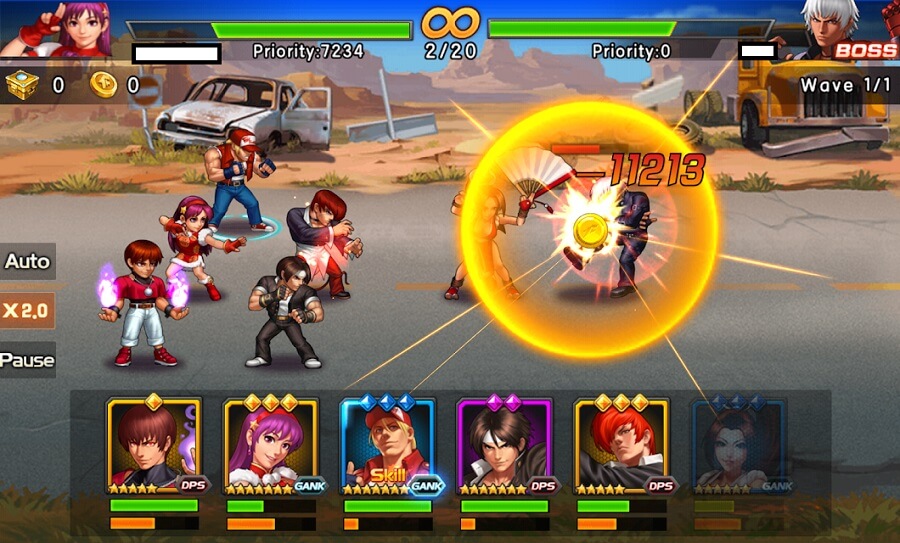Change battle speed with X2.0 button
The image size is (900, 543).
pos(27,311)
